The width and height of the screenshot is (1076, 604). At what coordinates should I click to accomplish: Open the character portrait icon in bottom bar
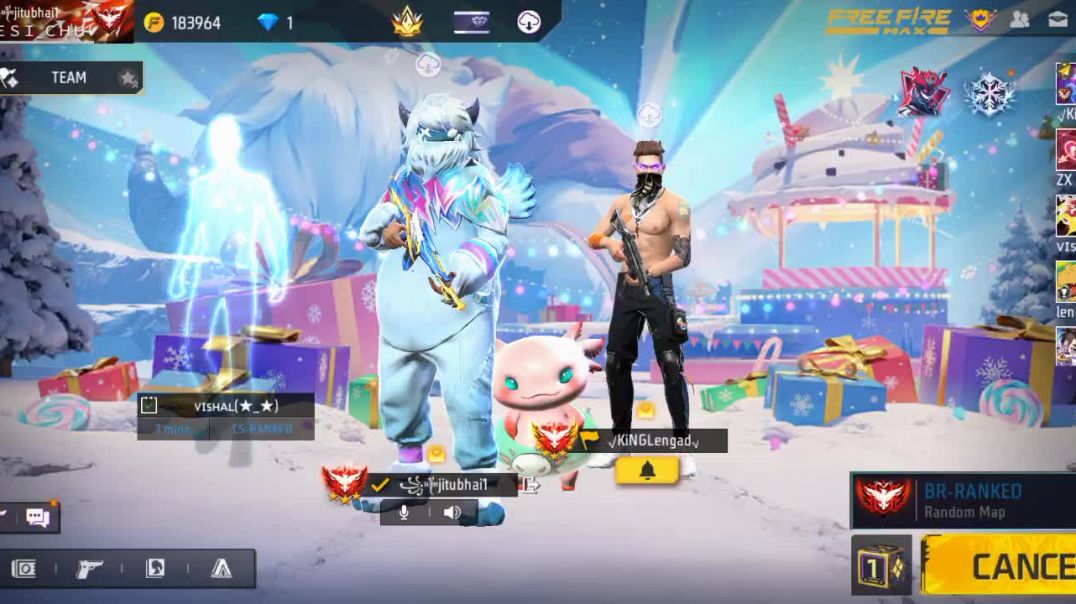155,568
